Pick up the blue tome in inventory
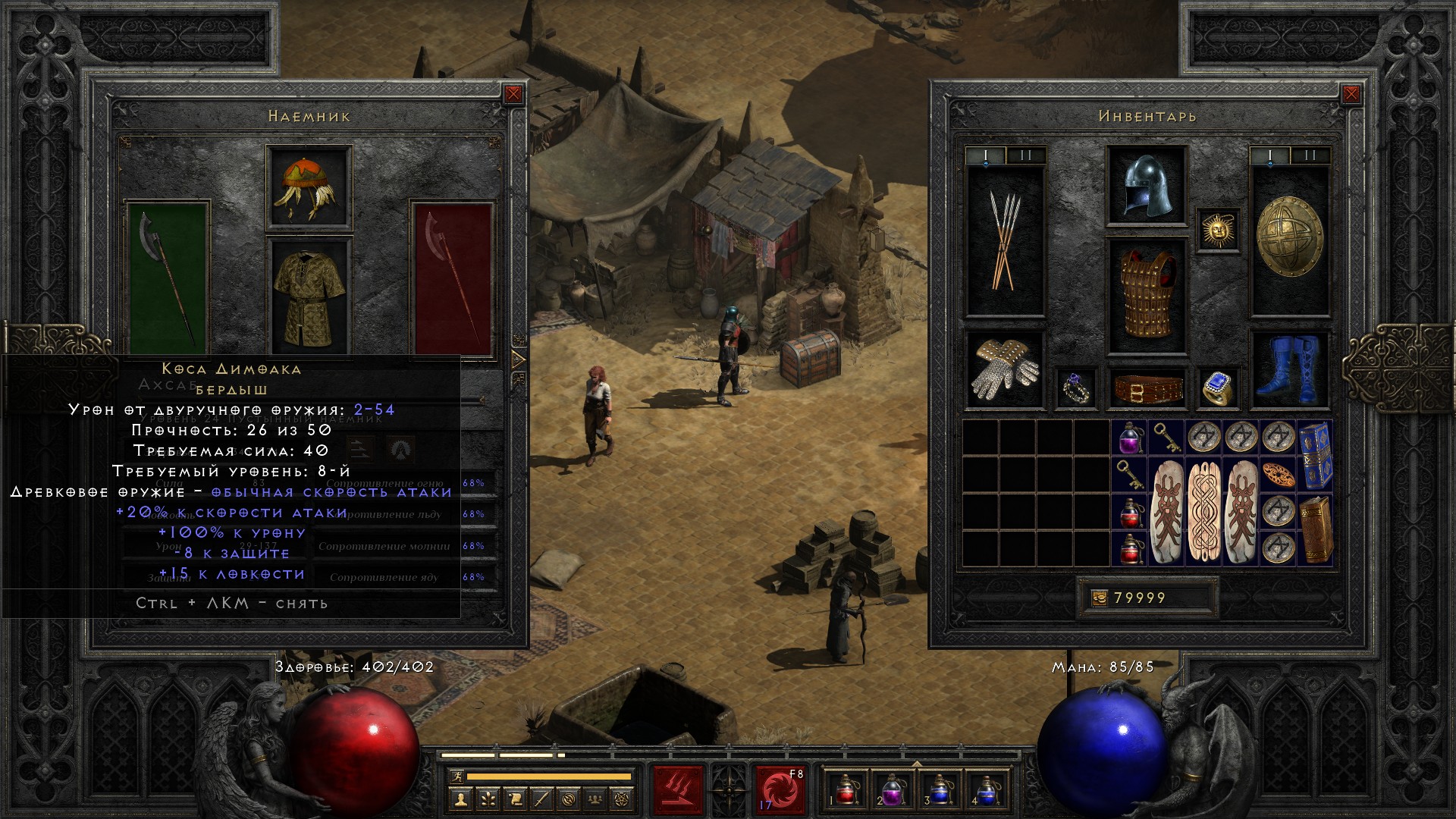 (1315, 455)
